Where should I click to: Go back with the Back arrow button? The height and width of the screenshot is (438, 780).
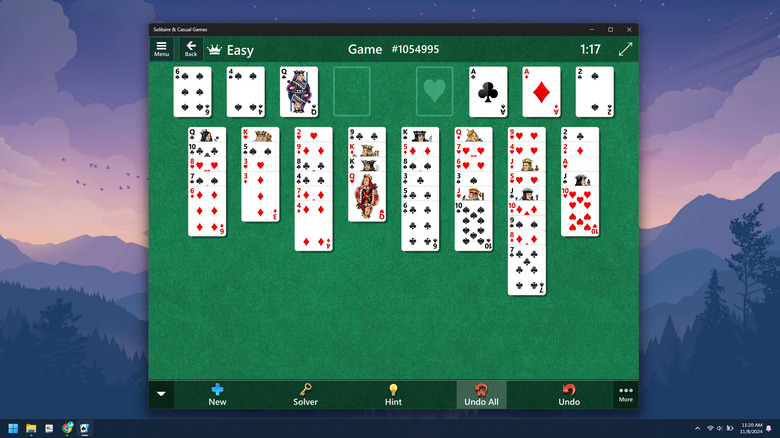tap(191, 48)
